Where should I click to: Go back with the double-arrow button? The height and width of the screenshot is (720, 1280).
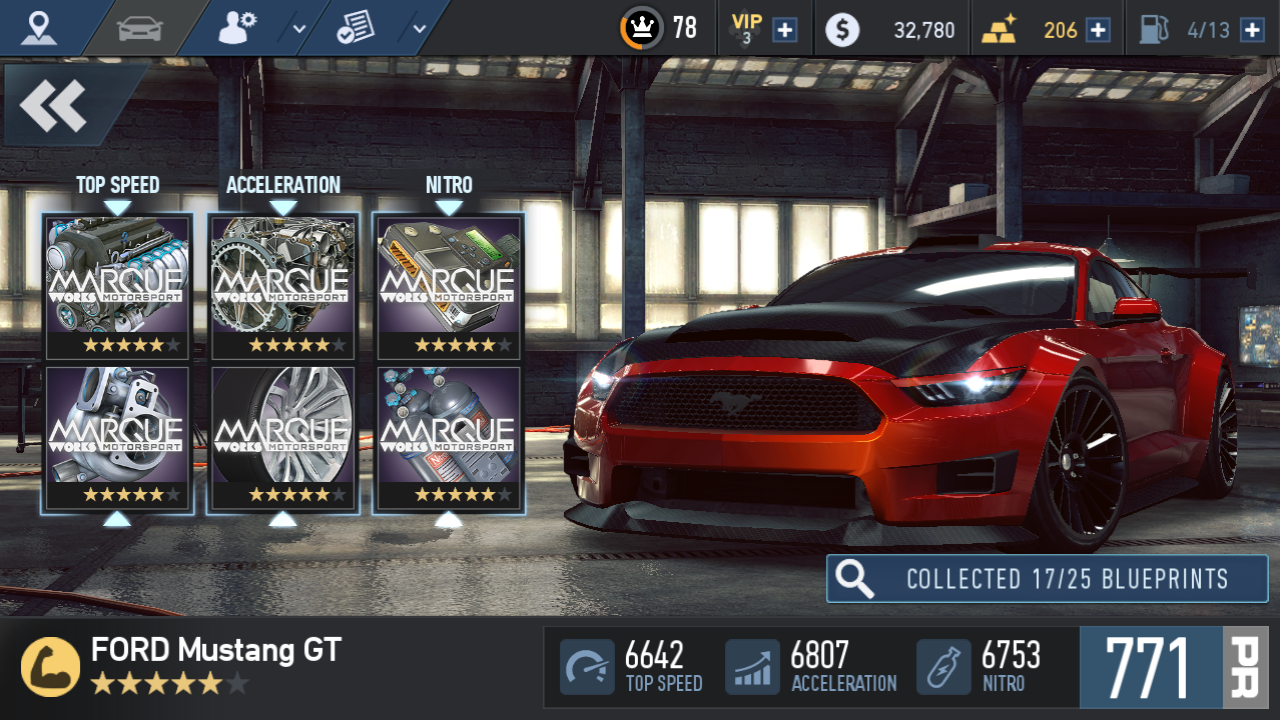point(54,105)
